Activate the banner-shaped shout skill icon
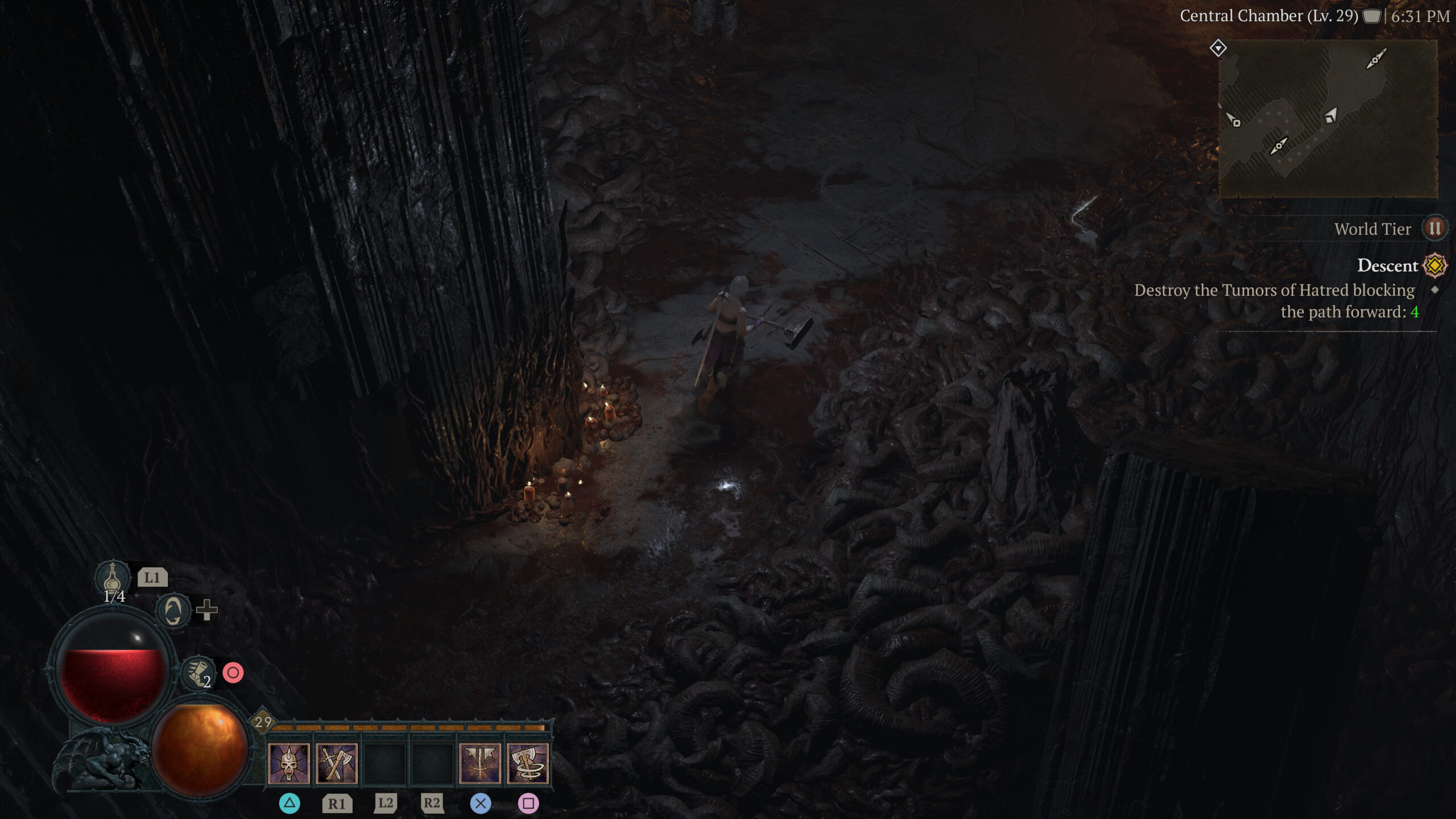 (x=479, y=762)
